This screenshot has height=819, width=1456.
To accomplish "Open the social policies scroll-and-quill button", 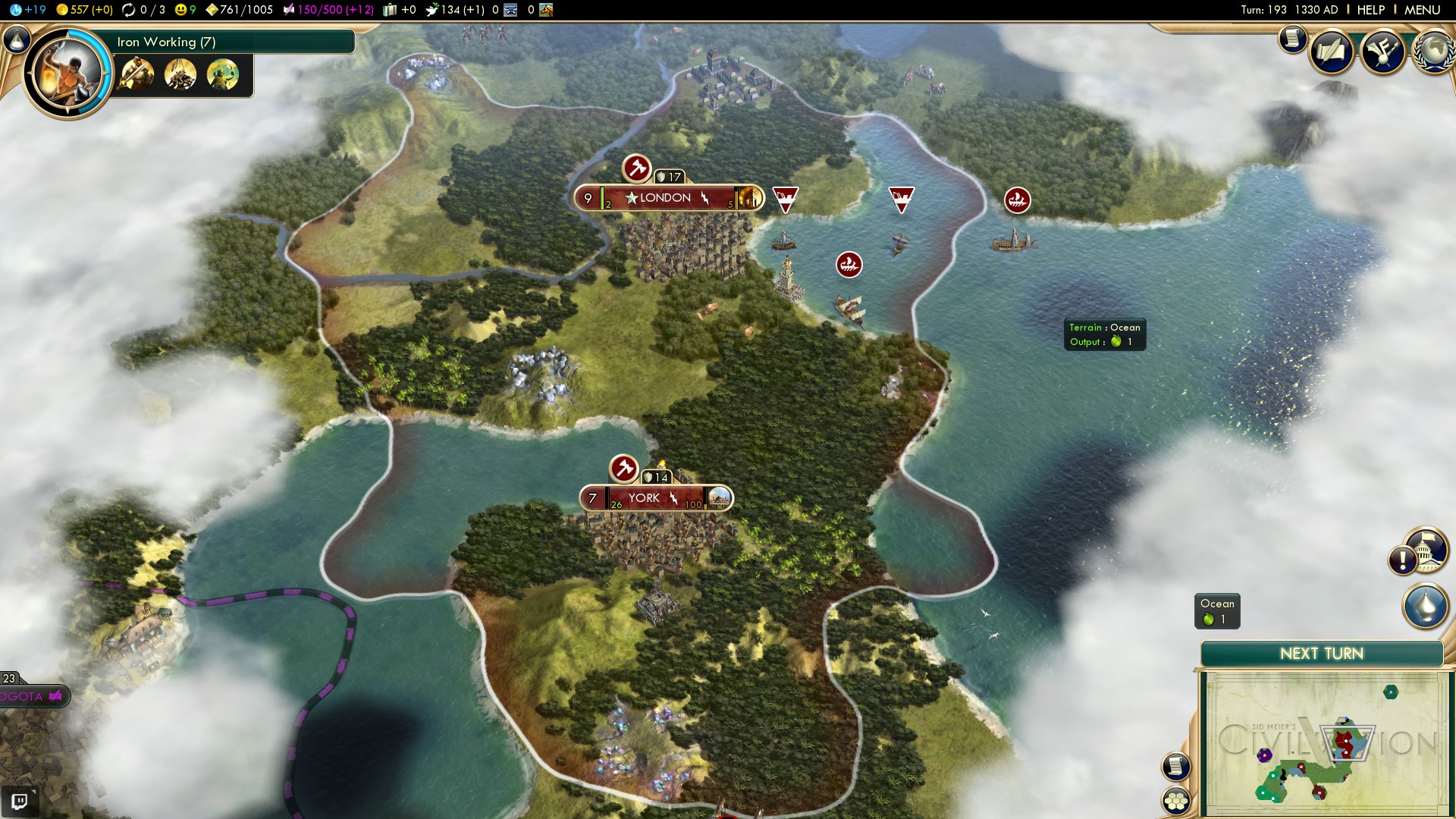I will (x=1332, y=52).
